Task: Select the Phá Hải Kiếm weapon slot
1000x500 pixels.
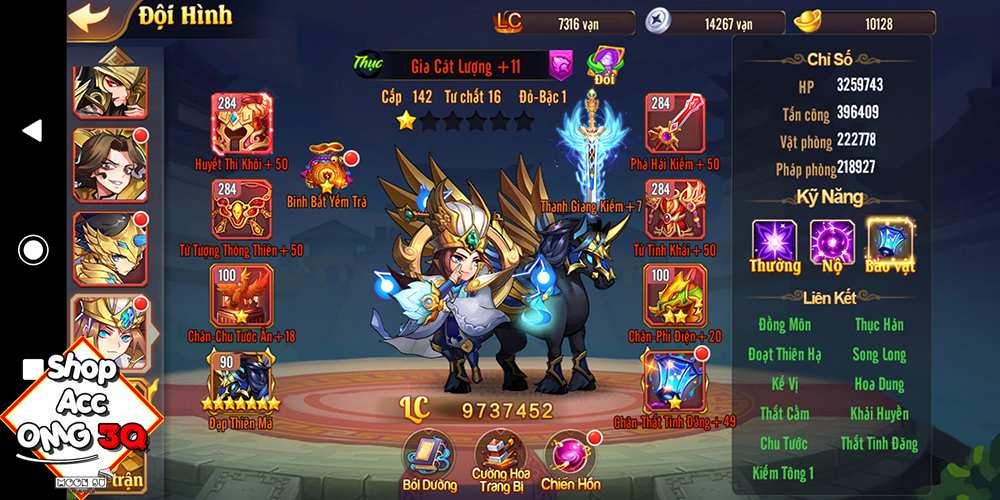Action: tap(675, 123)
